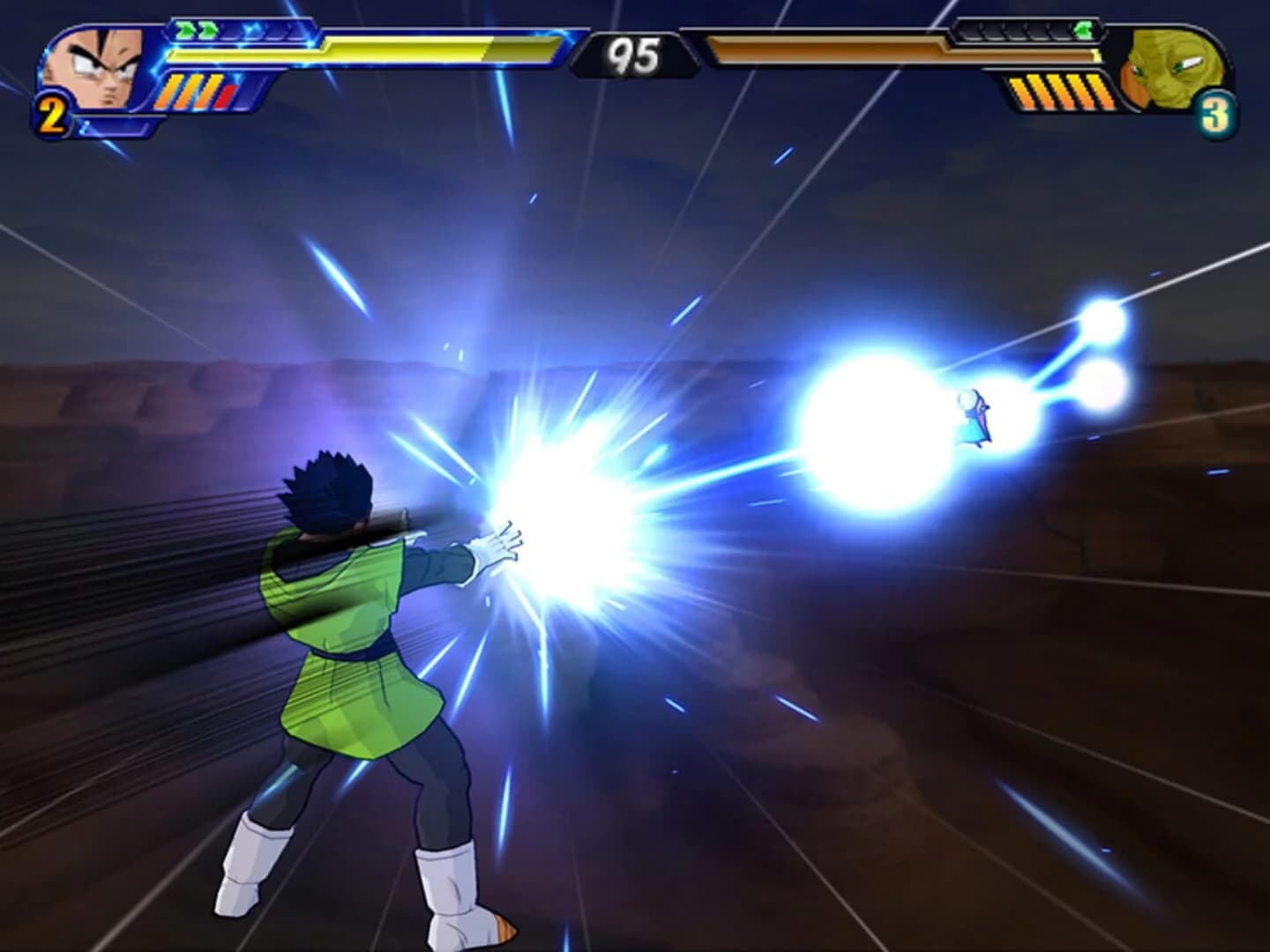Click the player 3 number badge
Screen dimensions: 1270x952
pyautogui.click(x=1217, y=112)
